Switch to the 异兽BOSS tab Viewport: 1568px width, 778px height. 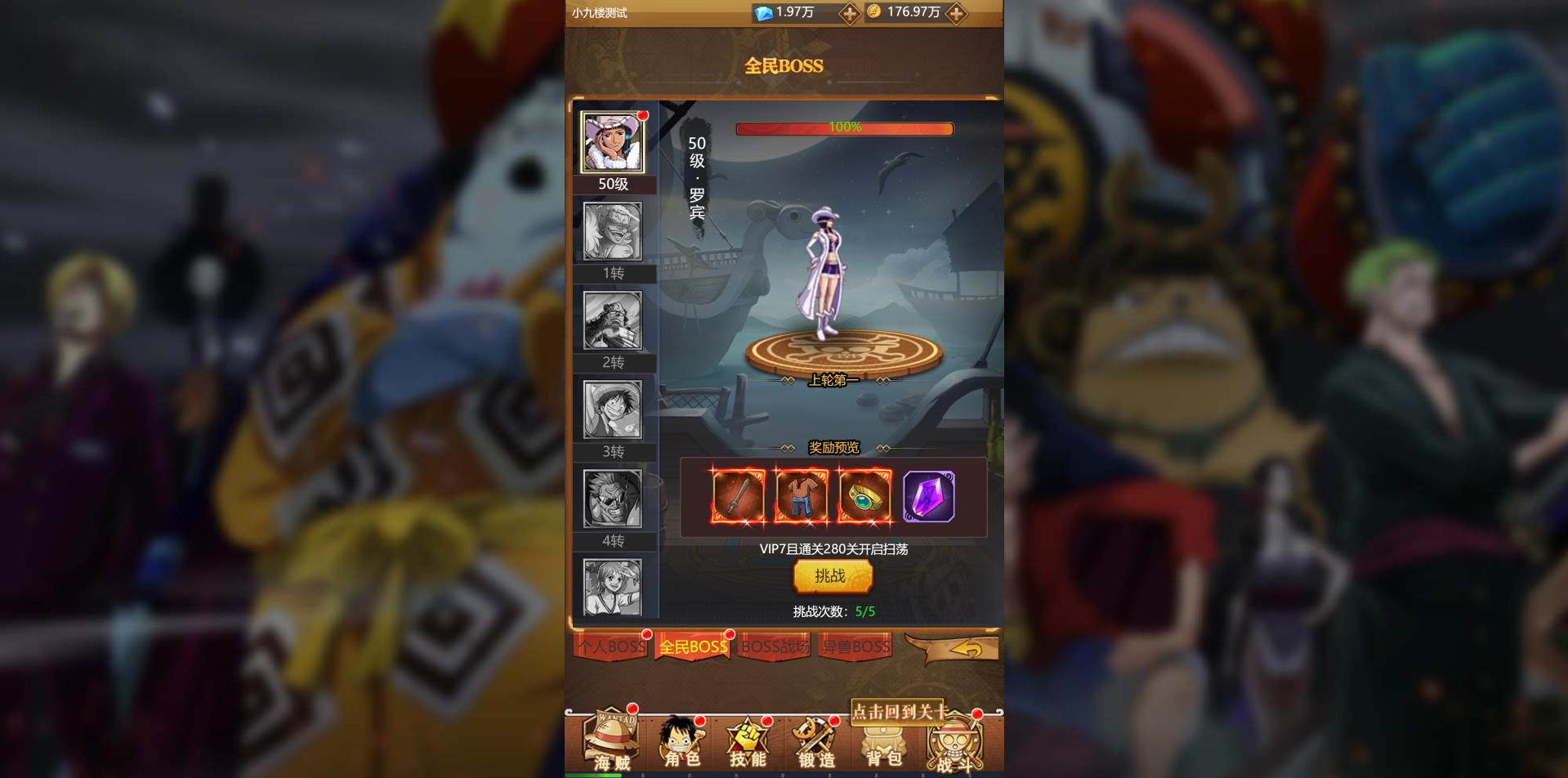(x=855, y=646)
